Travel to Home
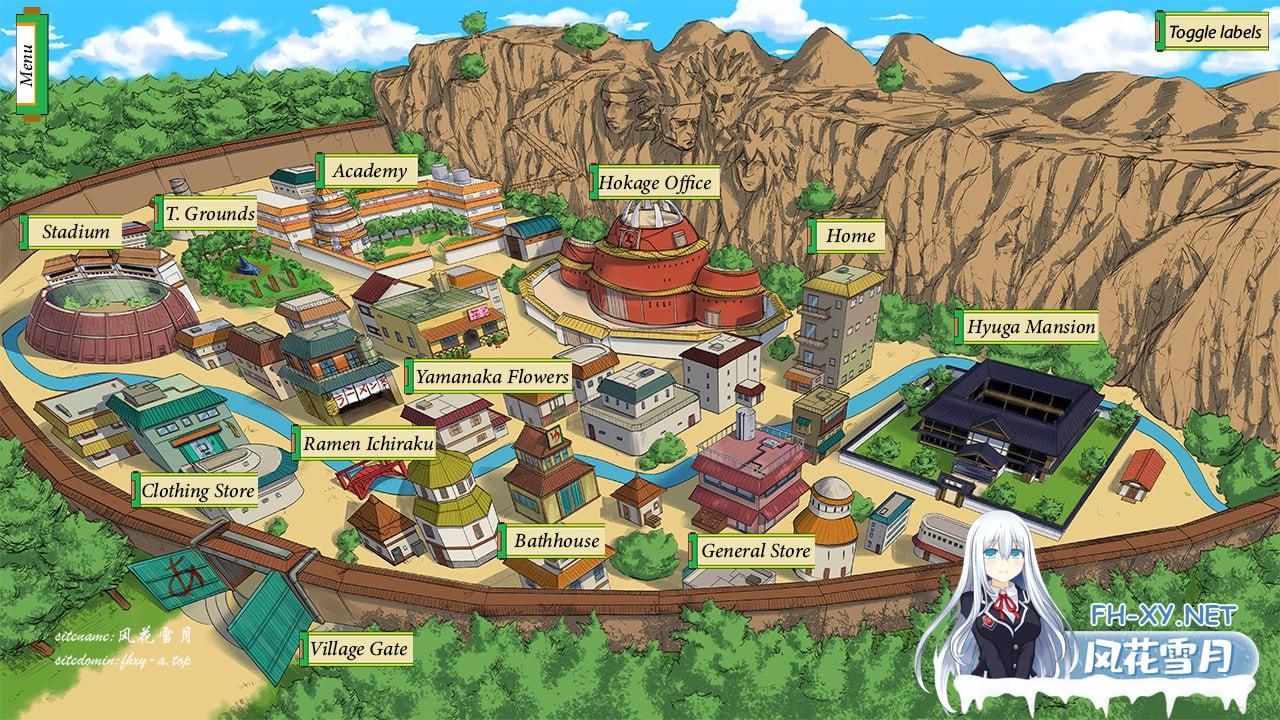The image size is (1280, 720). coord(850,236)
